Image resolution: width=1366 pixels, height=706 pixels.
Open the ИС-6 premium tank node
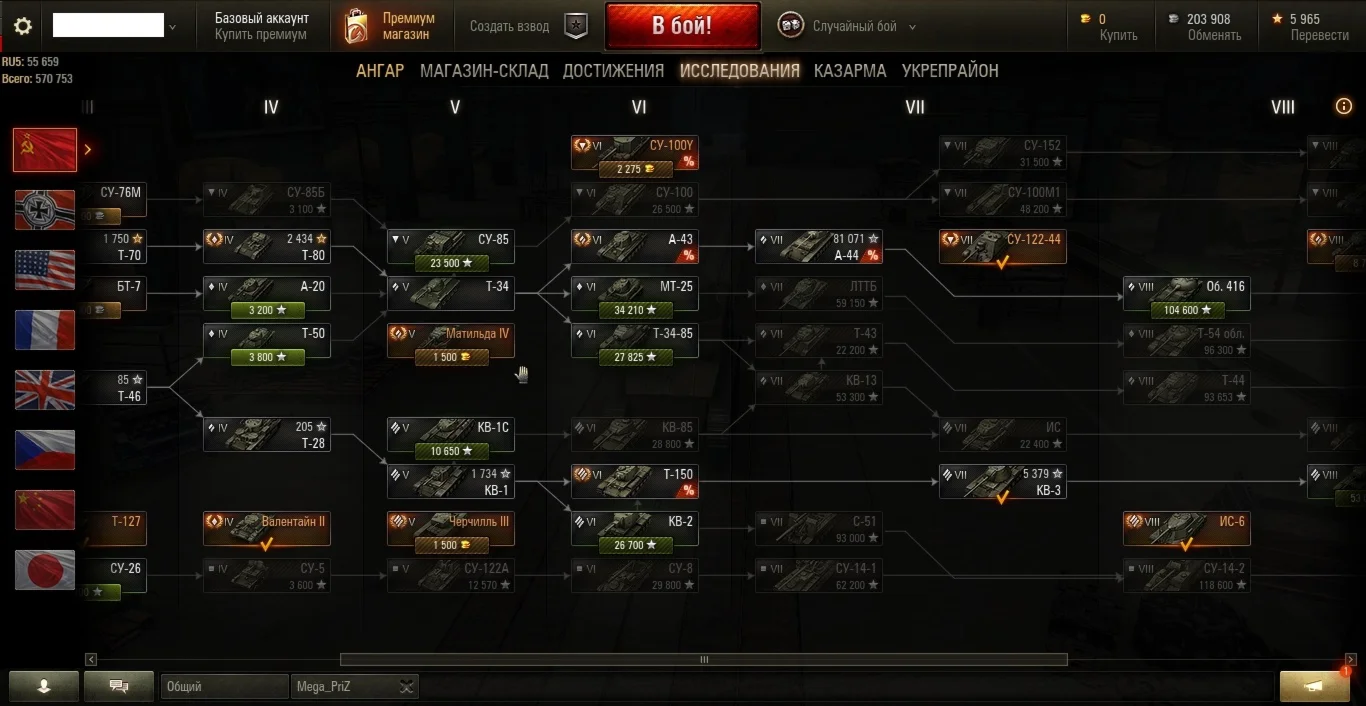click(1186, 529)
